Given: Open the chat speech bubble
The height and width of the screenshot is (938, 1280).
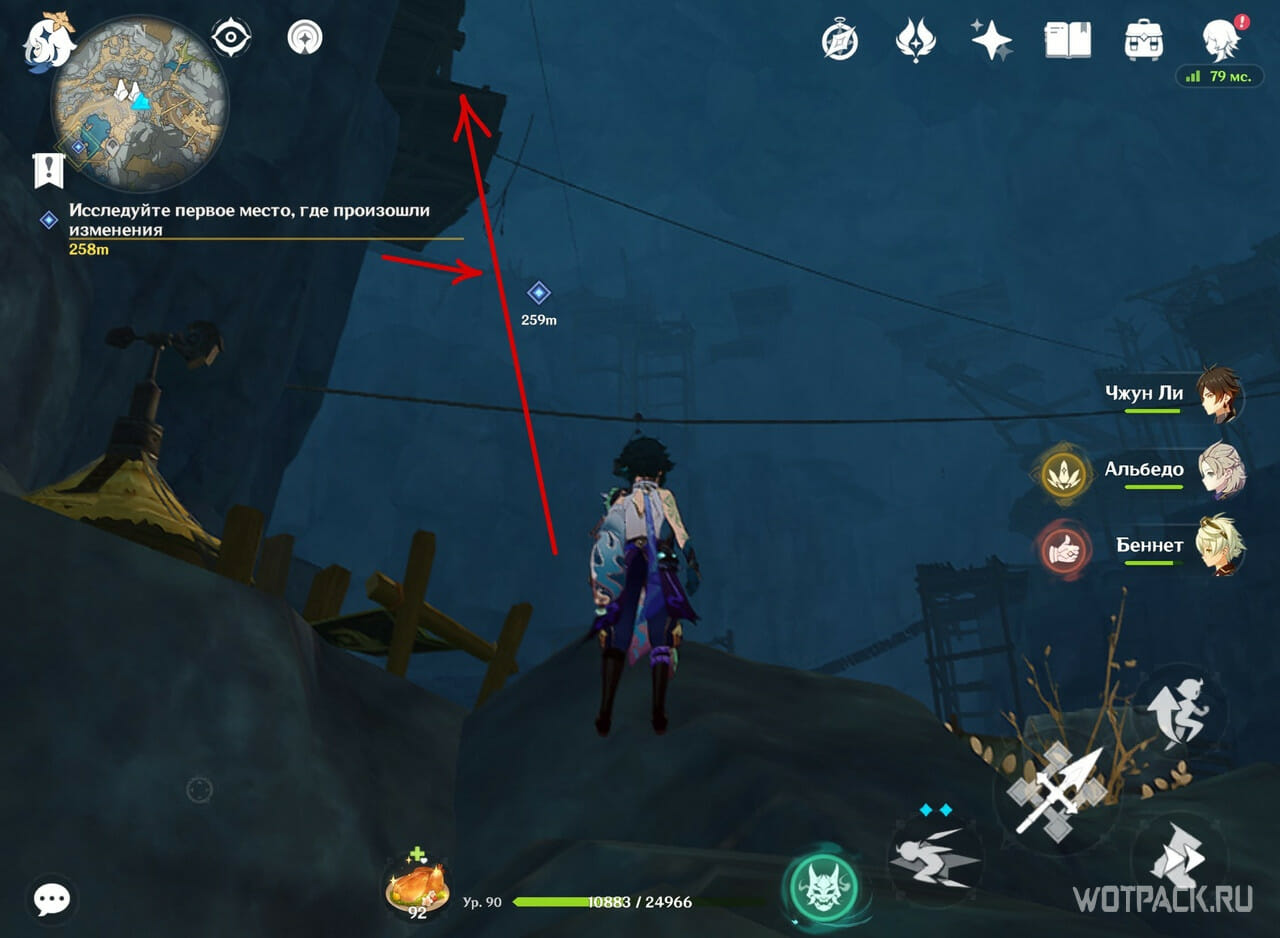Looking at the screenshot, I should [x=51, y=899].
